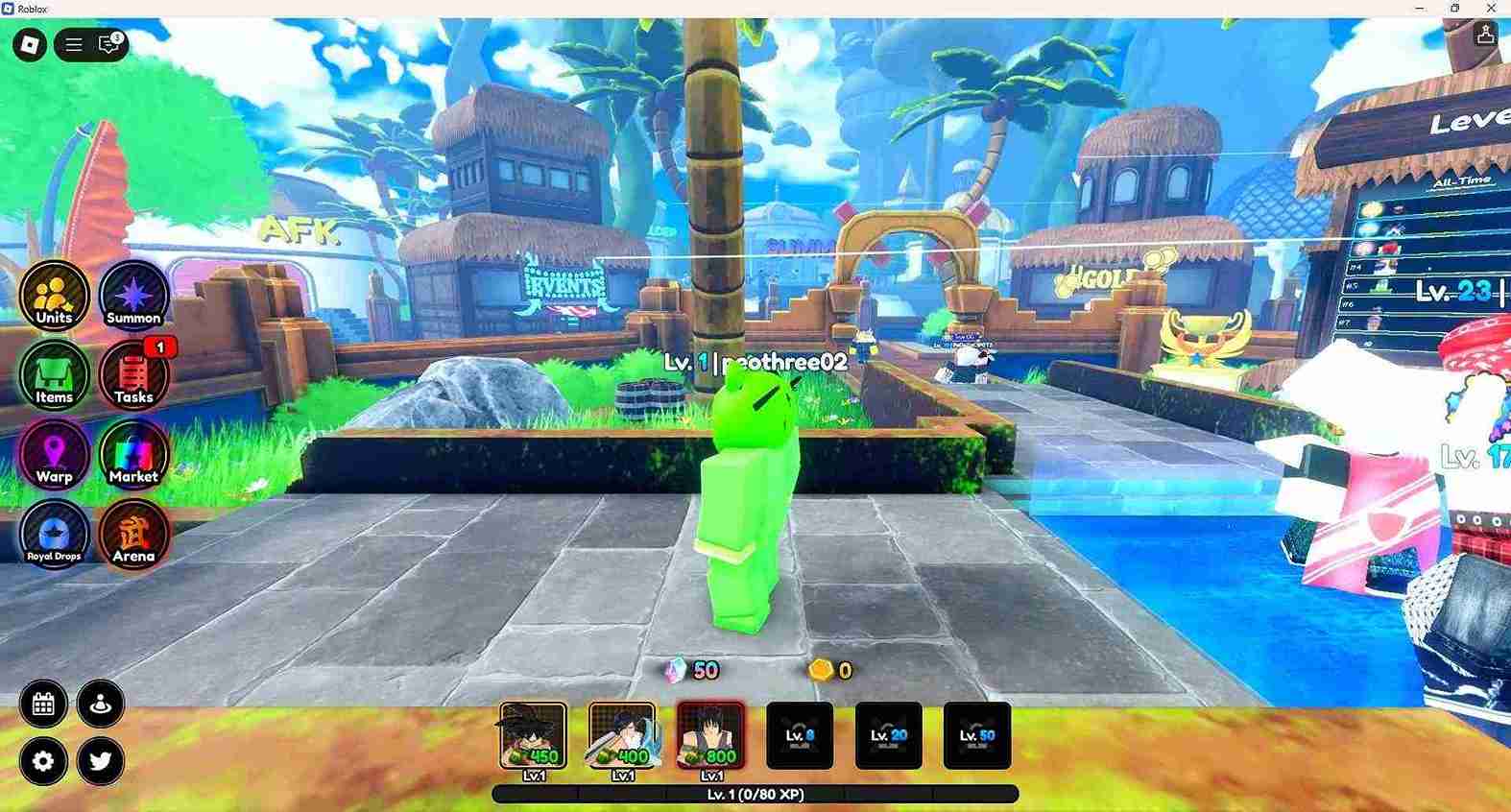Viewport: 1511px width, 812px height.
Task: Toggle the chat bubble open
Action: pos(106,43)
